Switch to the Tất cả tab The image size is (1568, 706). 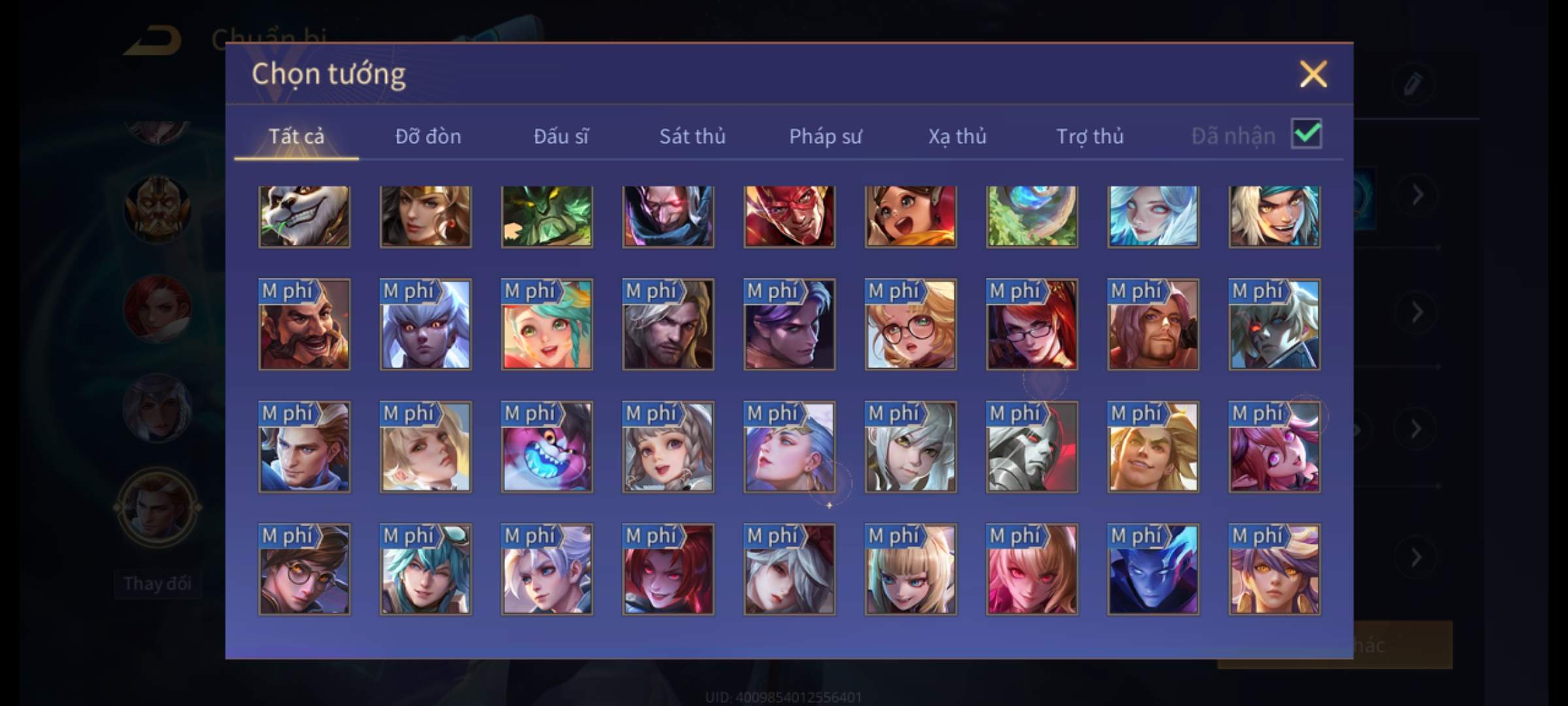pyautogui.click(x=296, y=136)
